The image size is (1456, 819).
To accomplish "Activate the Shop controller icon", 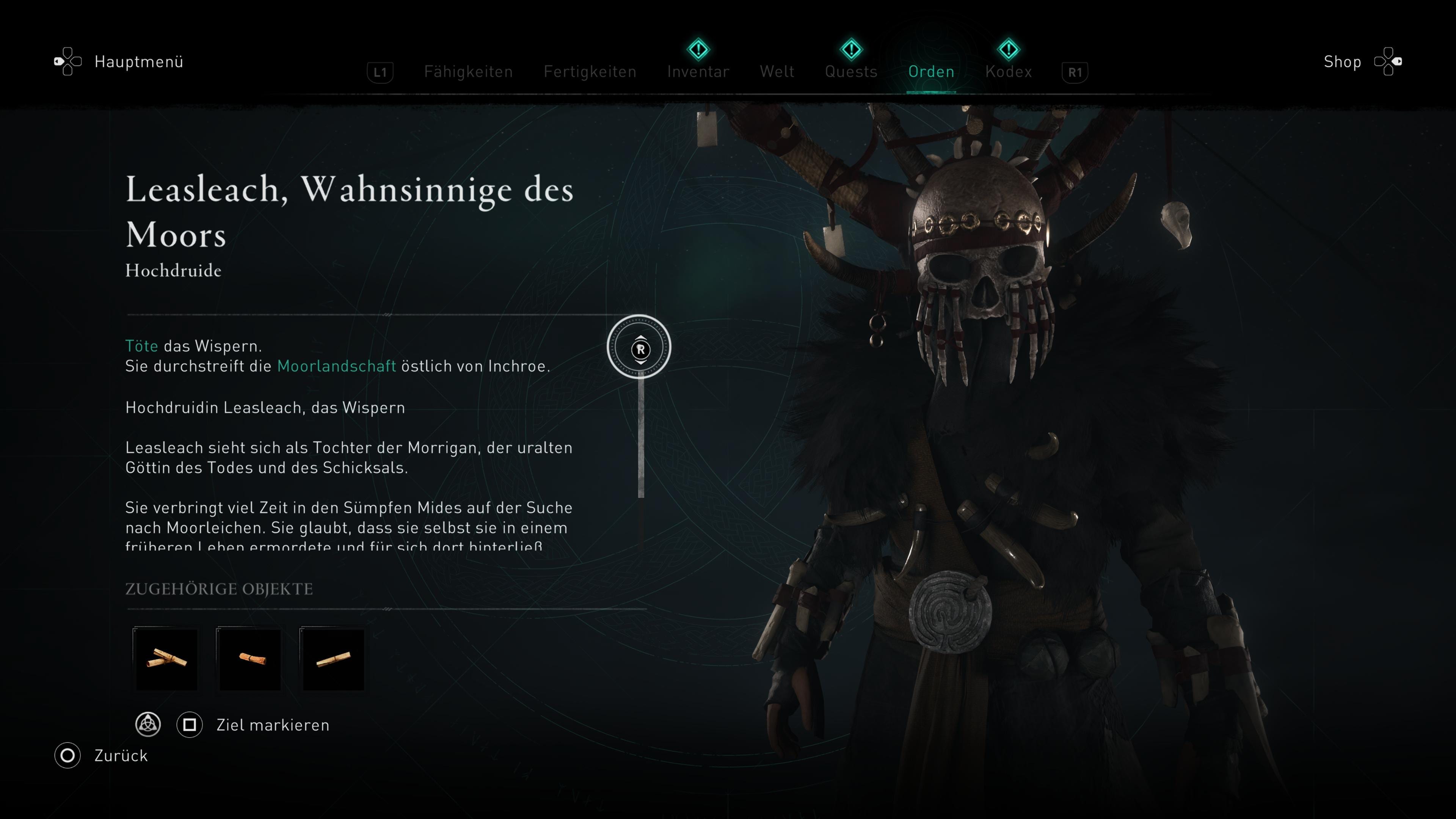I will pyautogui.click(x=1389, y=61).
